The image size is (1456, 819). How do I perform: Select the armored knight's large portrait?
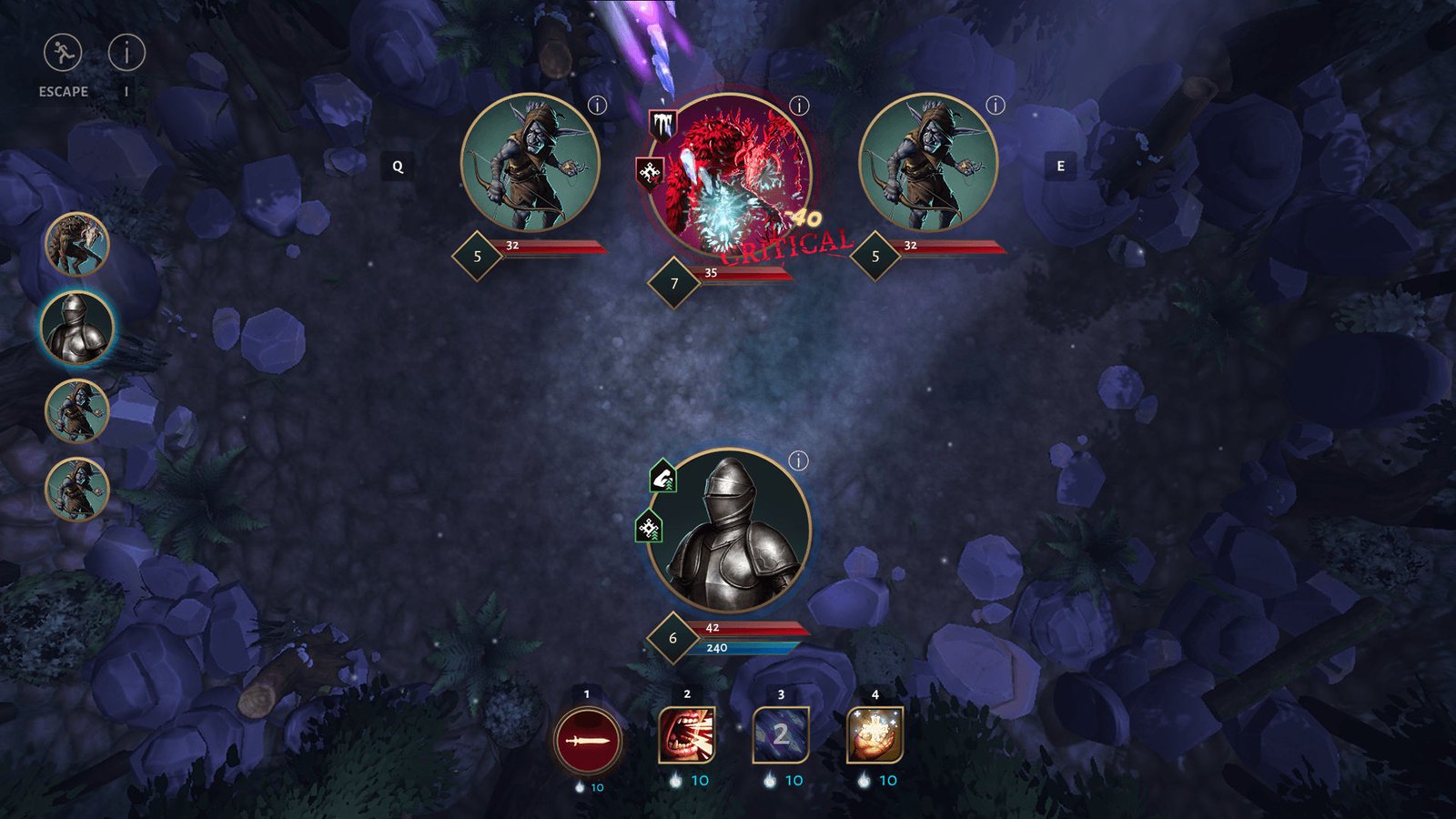pyautogui.click(x=728, y=530)
